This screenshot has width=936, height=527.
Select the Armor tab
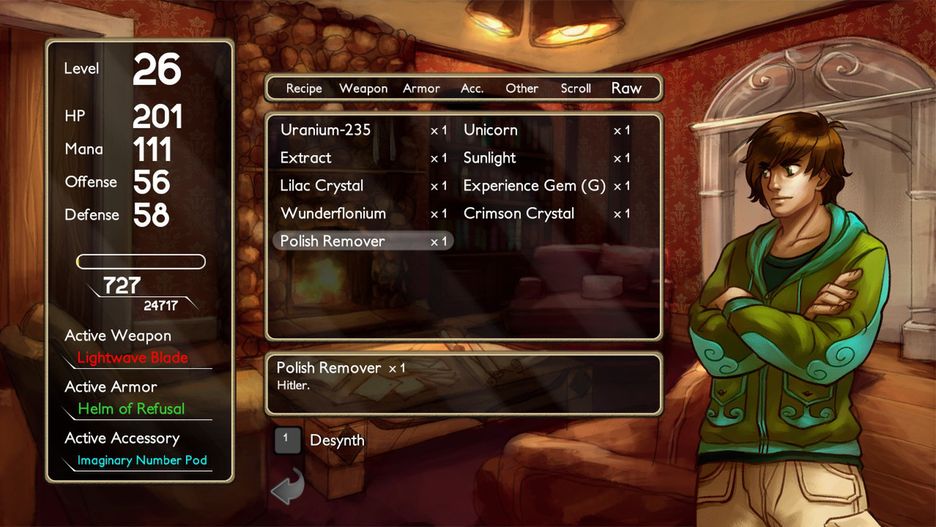pos(421,88)
